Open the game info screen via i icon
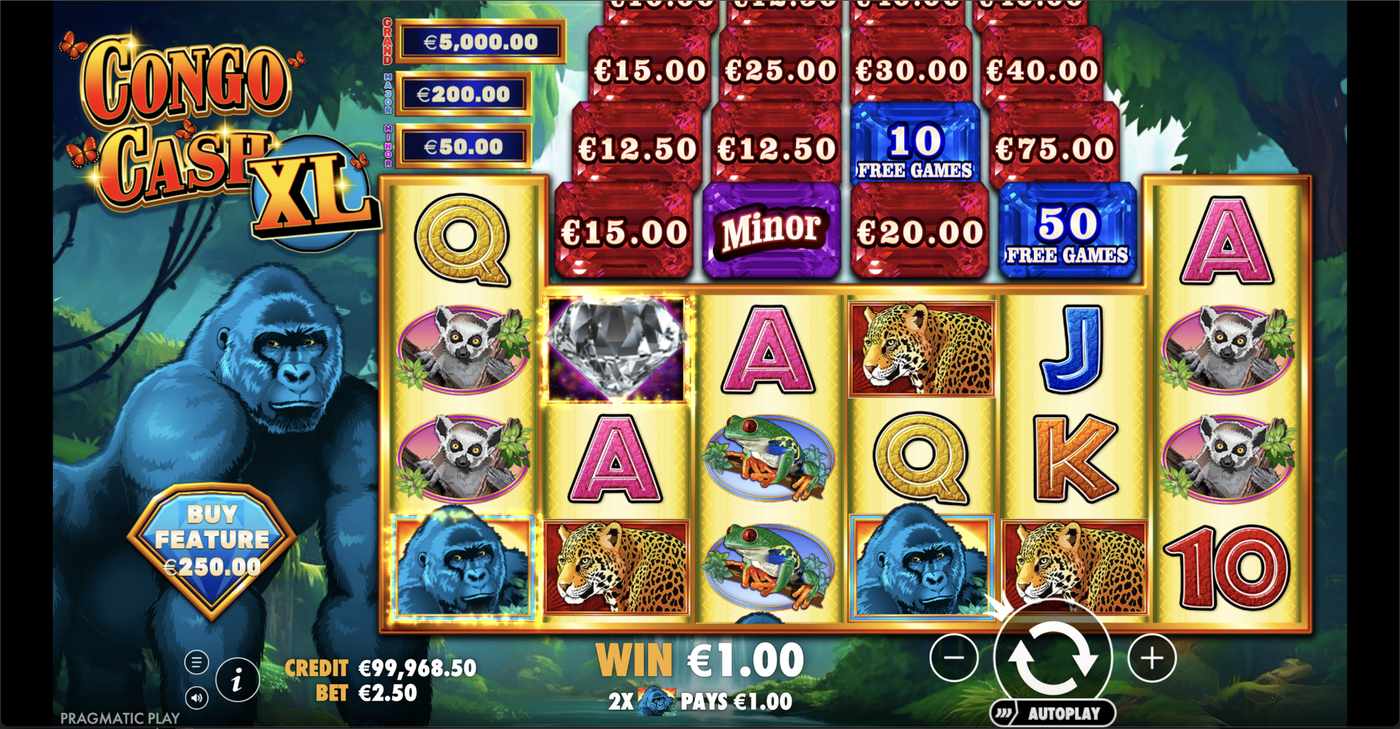 coord(237,680)
